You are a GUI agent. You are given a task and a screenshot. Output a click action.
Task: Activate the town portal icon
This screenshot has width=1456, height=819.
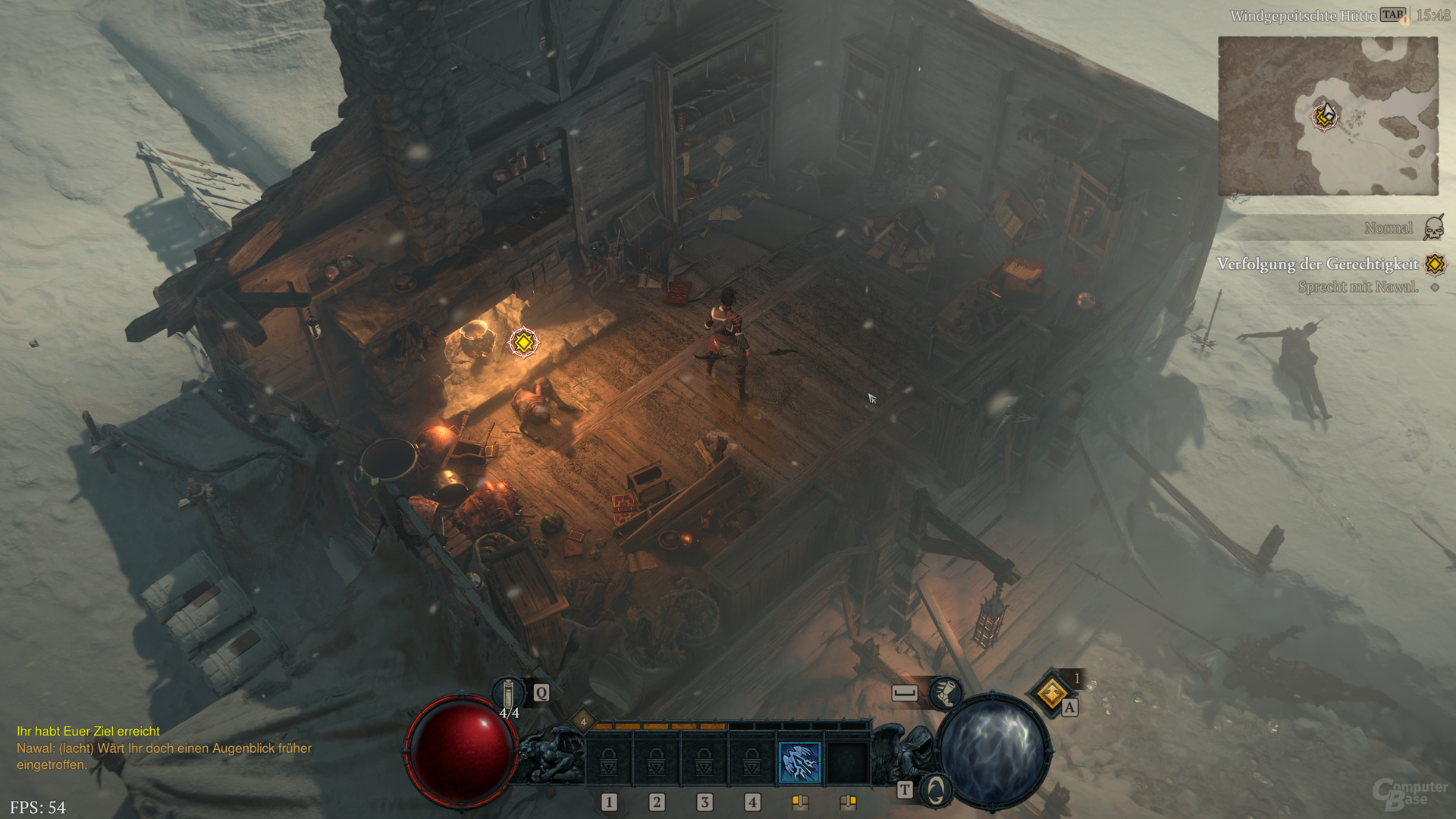[x=936, y=790]
